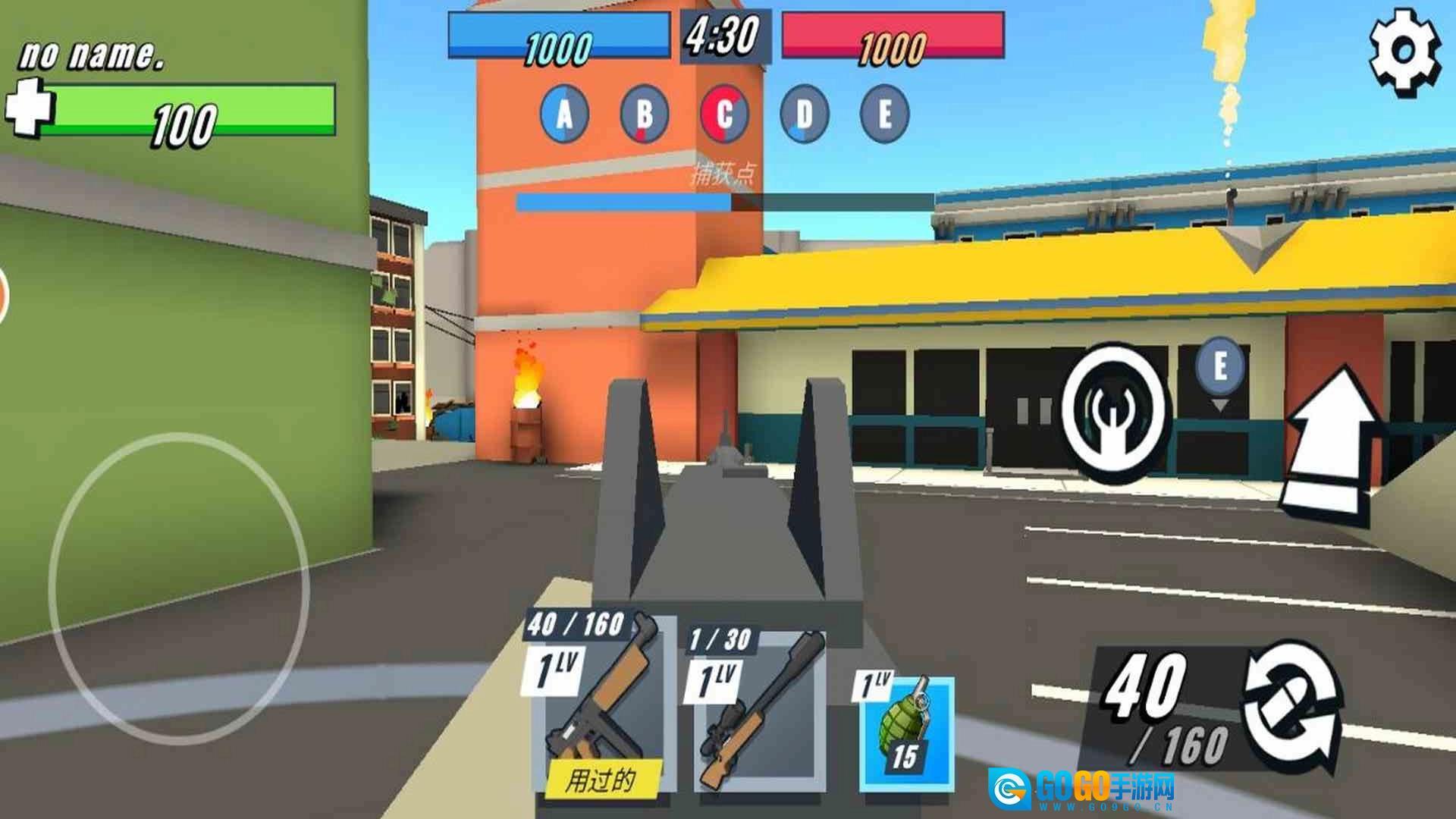Screen dimensions: 1456x819
Task: Select capture point D indicator
Action: (804, 115)
